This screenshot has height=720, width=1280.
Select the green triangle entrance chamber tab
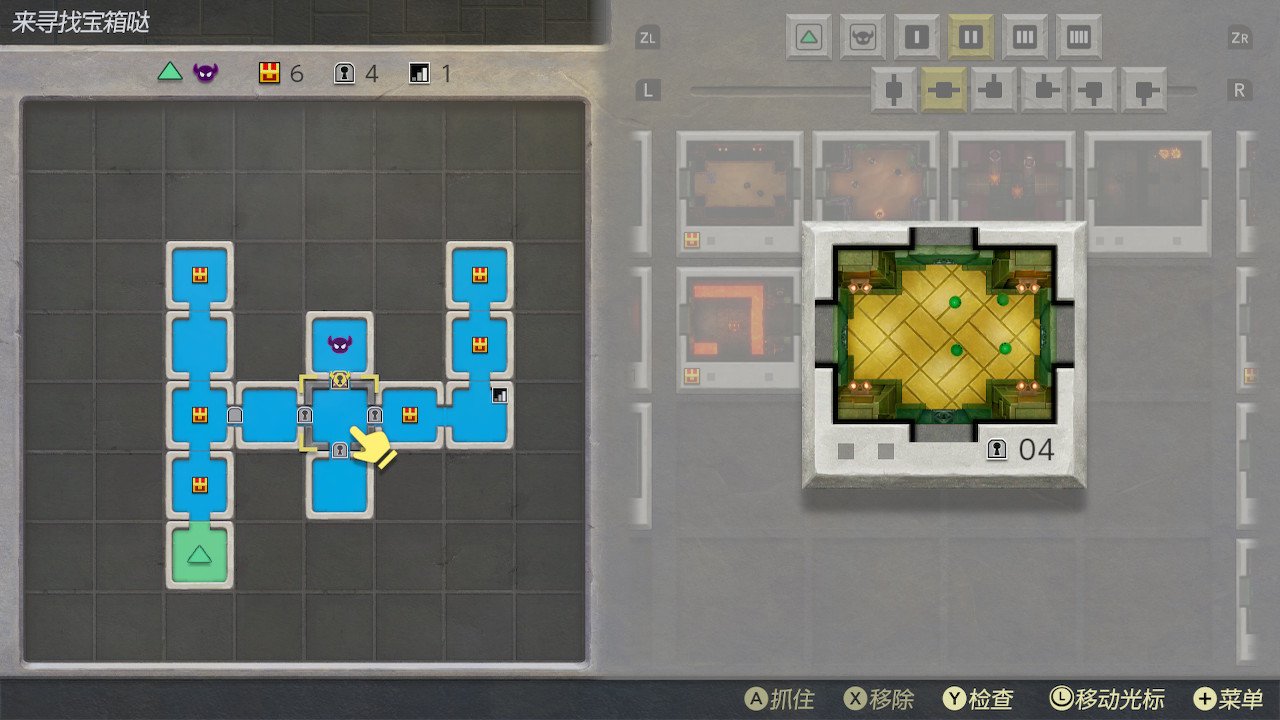tap(809, 38)
